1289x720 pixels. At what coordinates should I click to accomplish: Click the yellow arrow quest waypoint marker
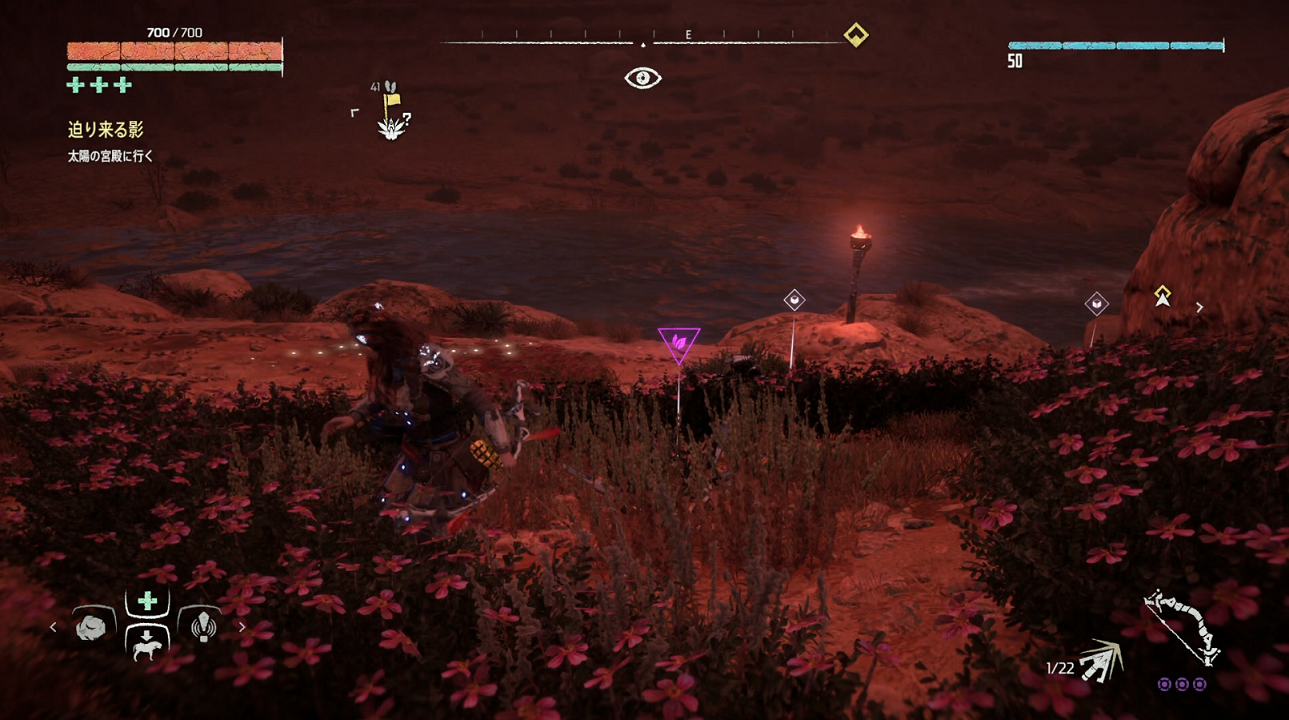1162,295
